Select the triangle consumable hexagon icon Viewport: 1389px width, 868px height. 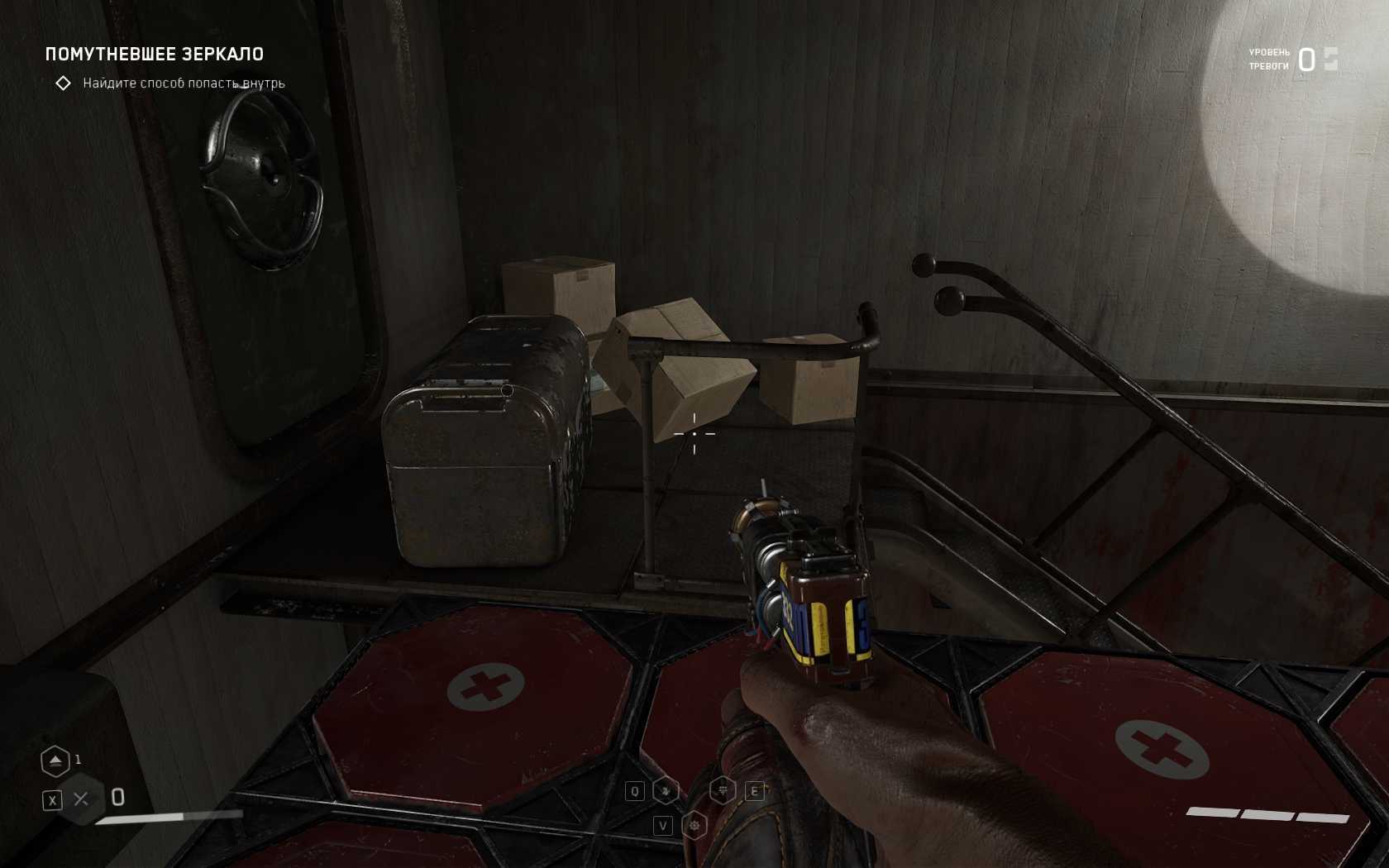coord(55,761)
